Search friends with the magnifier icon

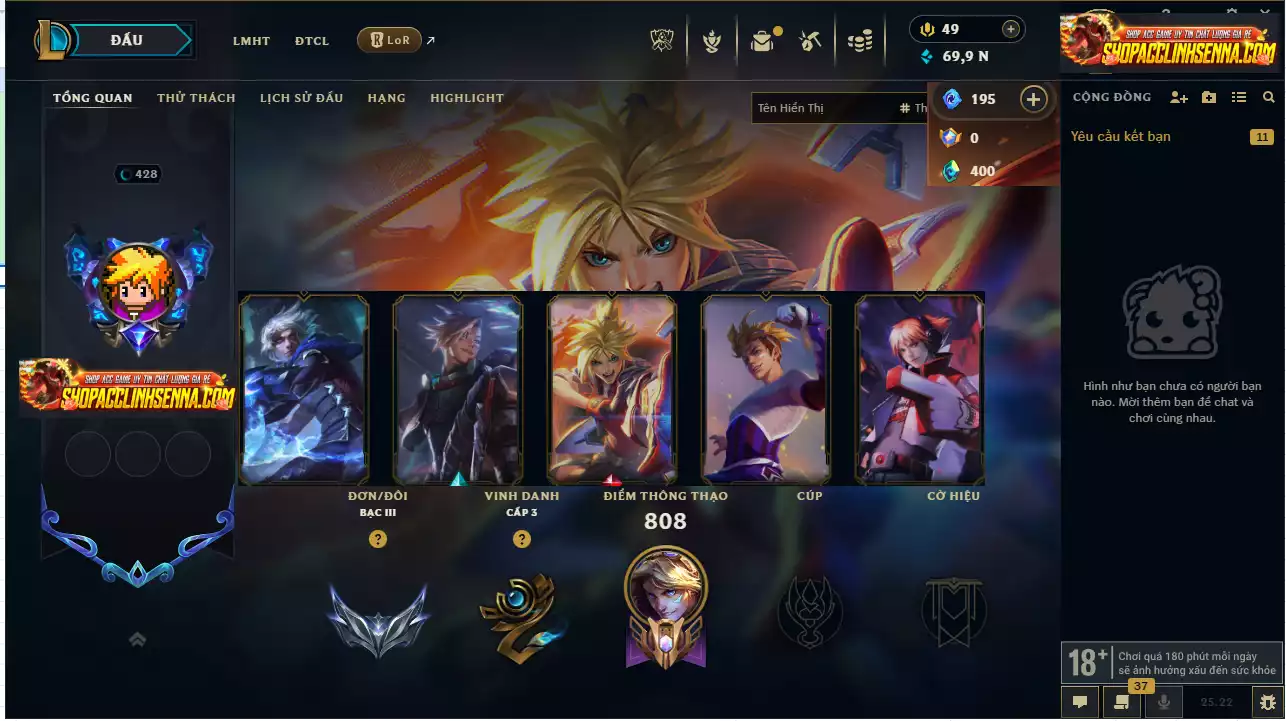coord(1269,97)
